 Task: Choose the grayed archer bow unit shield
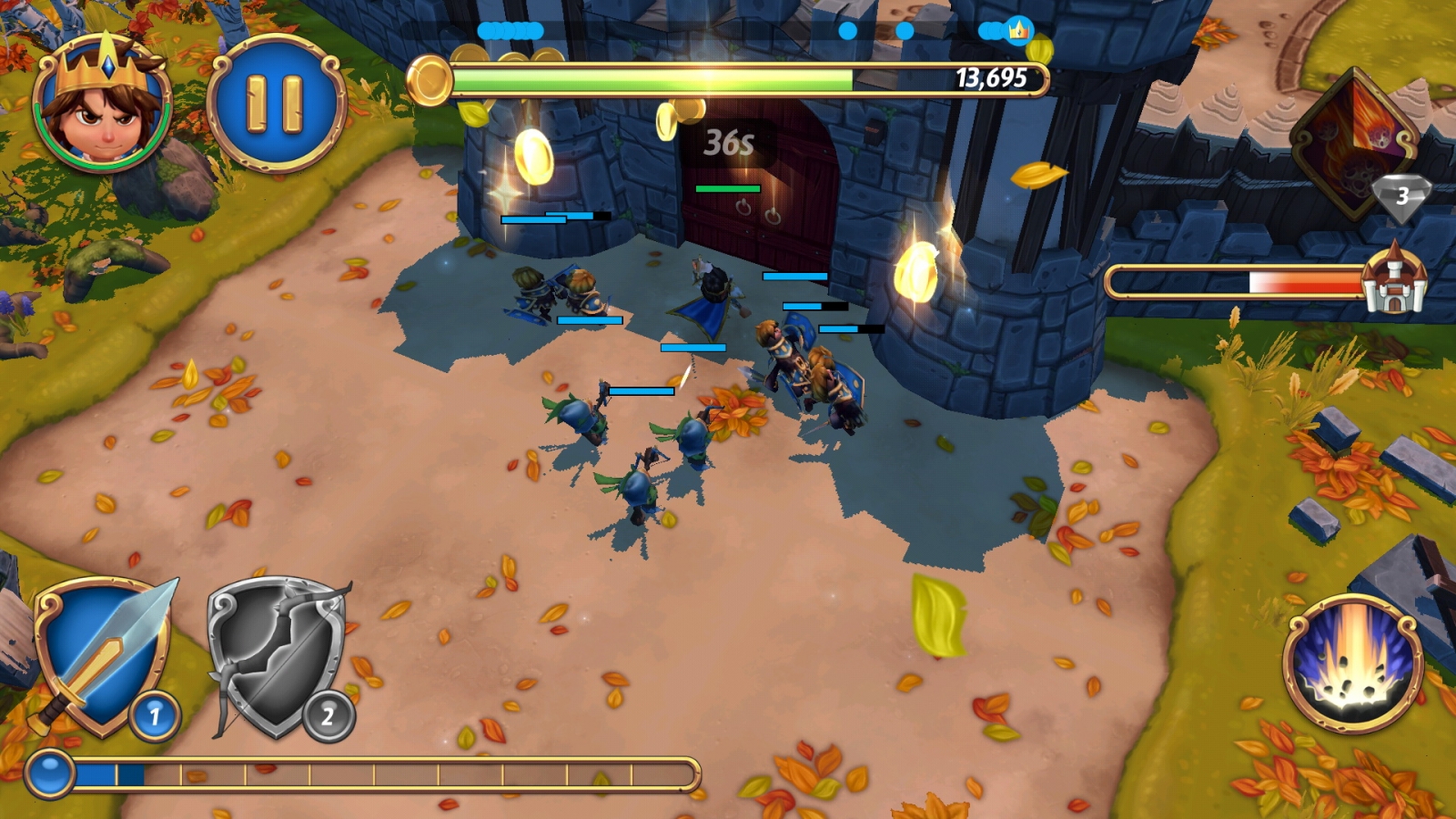click(278, 657)
